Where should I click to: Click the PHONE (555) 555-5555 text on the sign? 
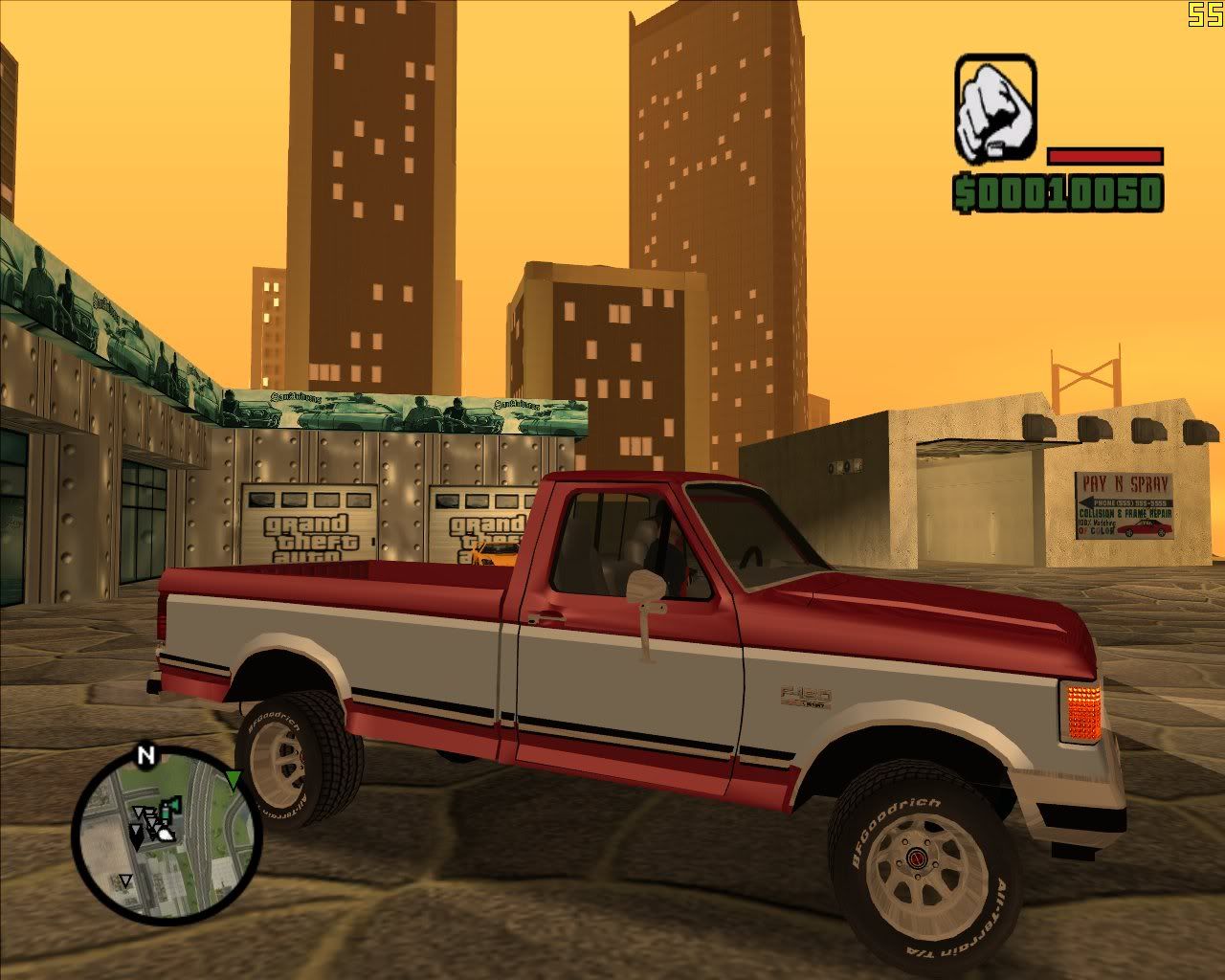1131,502
